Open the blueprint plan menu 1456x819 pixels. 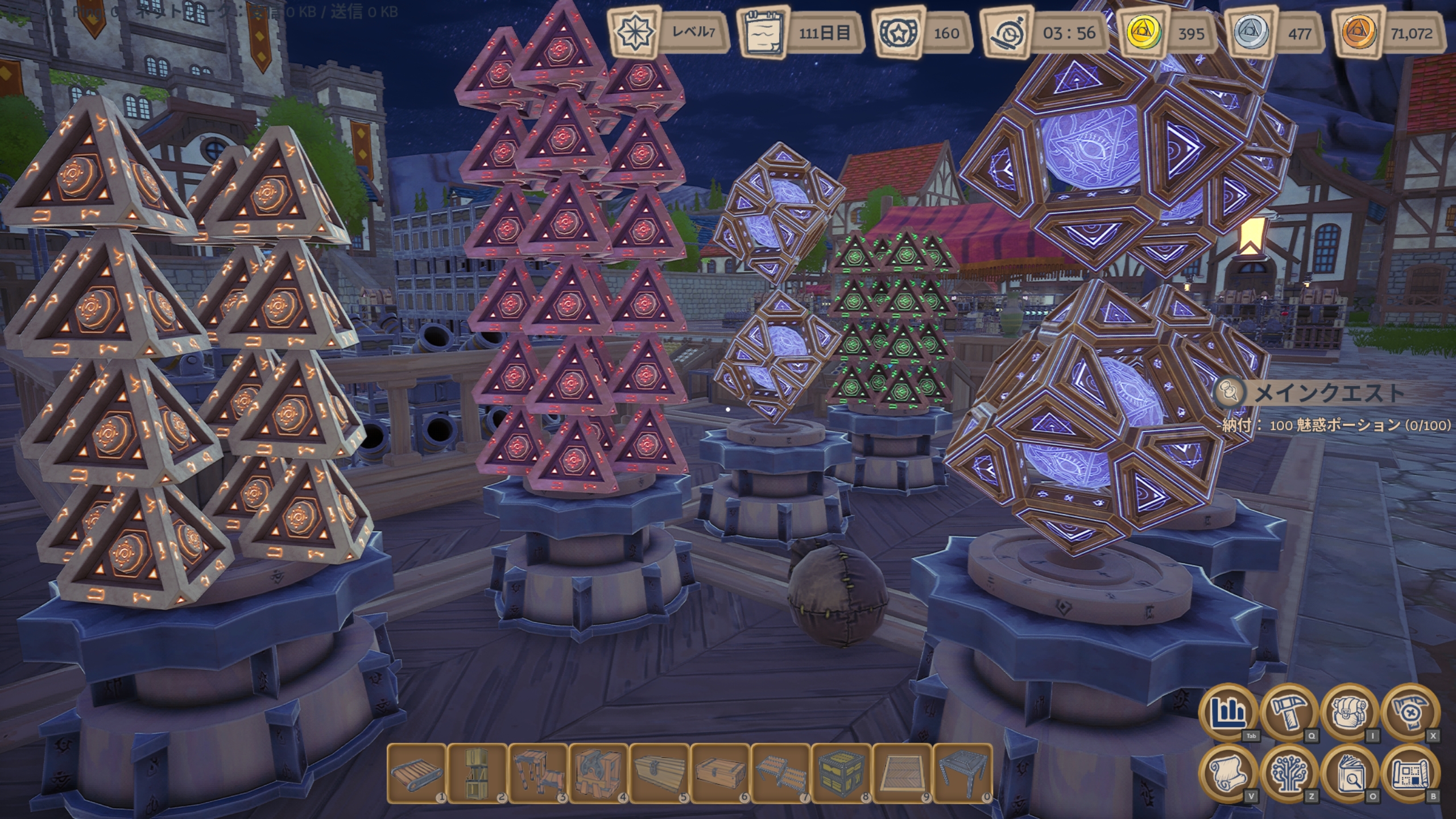click(x=1411, y=773)
